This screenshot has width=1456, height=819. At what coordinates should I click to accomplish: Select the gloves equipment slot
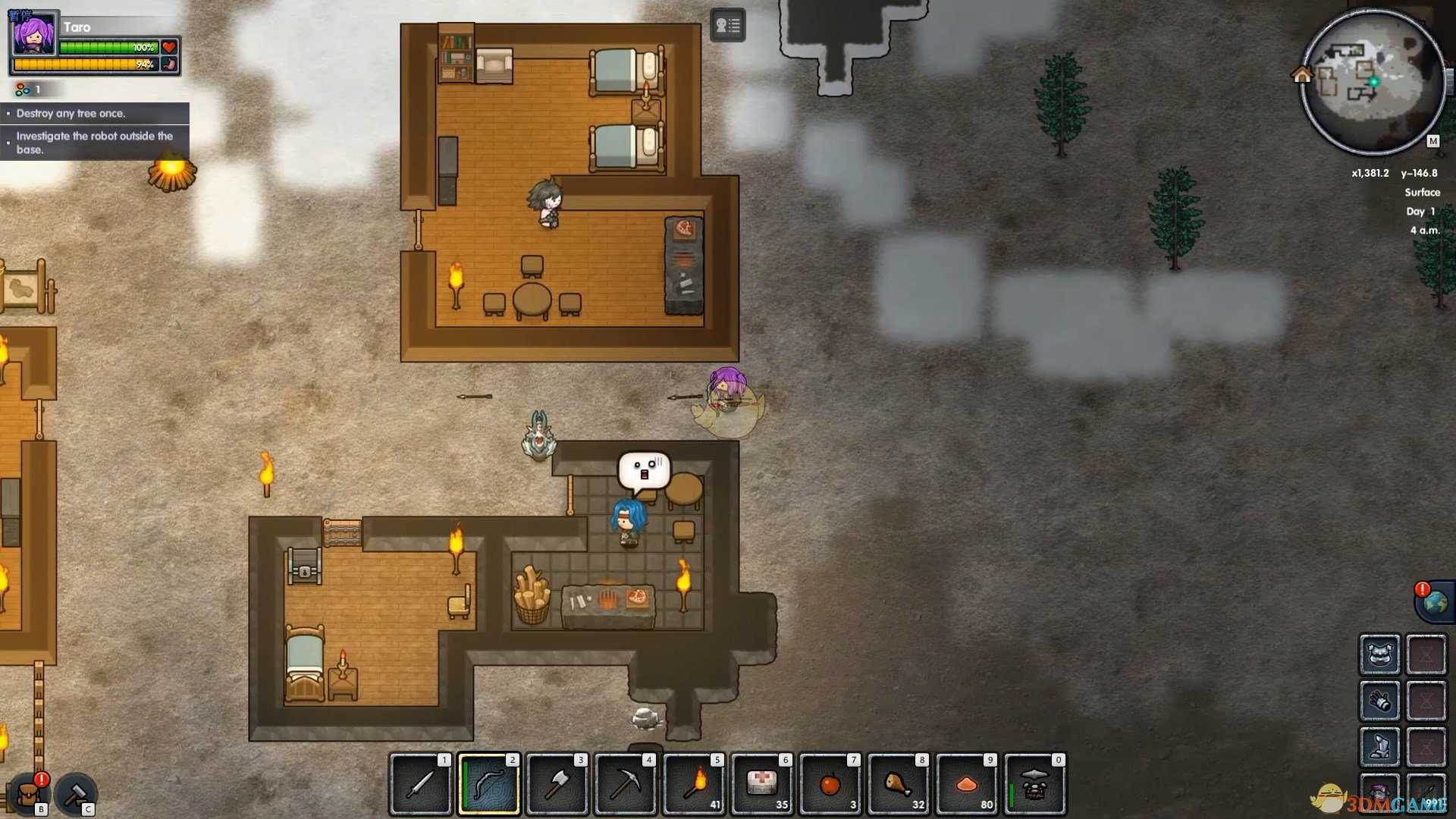(1379, 701)
